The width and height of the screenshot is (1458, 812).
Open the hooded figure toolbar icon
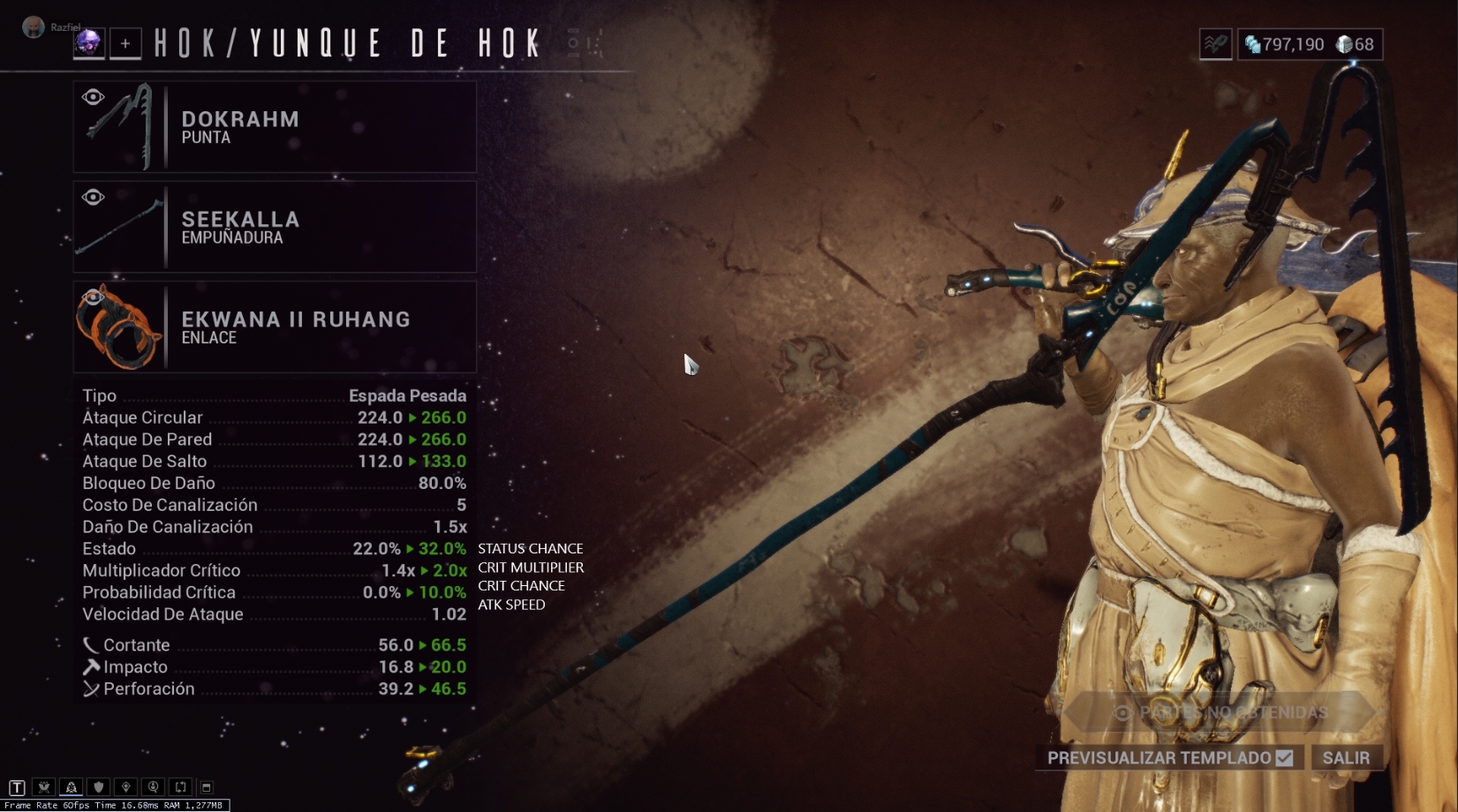[72, 787]
